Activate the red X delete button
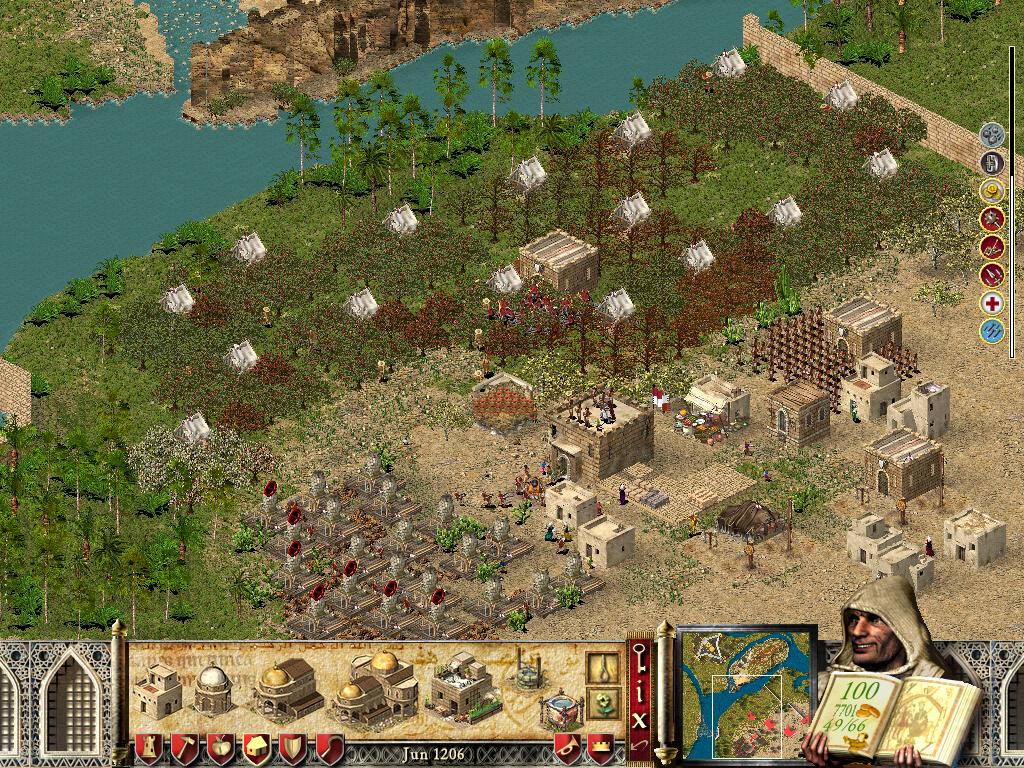Image resolution: width=1024 pixels, height=768 pixels. pyautogui.click(x=639, y=717)
